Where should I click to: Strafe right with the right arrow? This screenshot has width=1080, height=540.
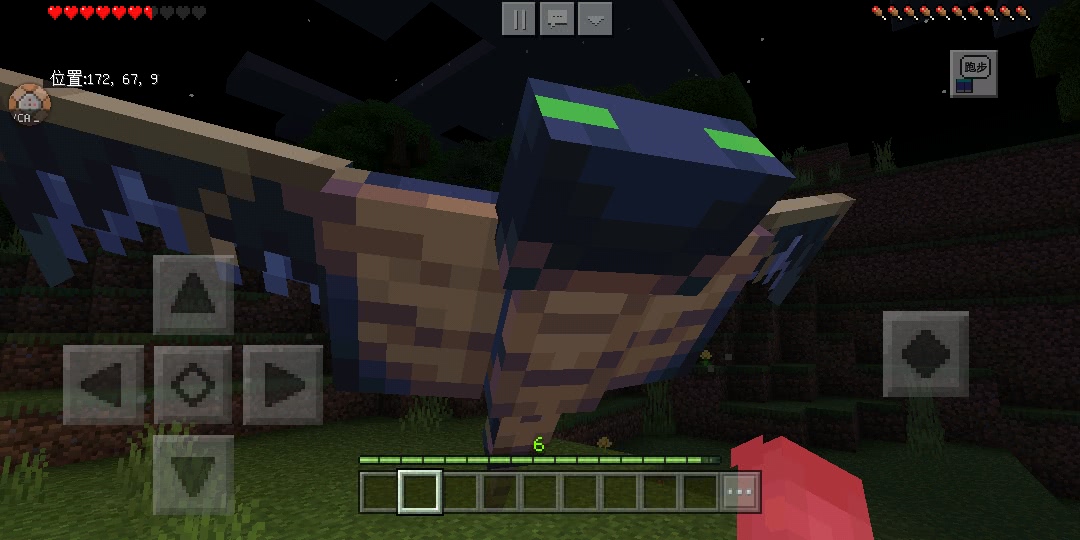click(282, 384)
